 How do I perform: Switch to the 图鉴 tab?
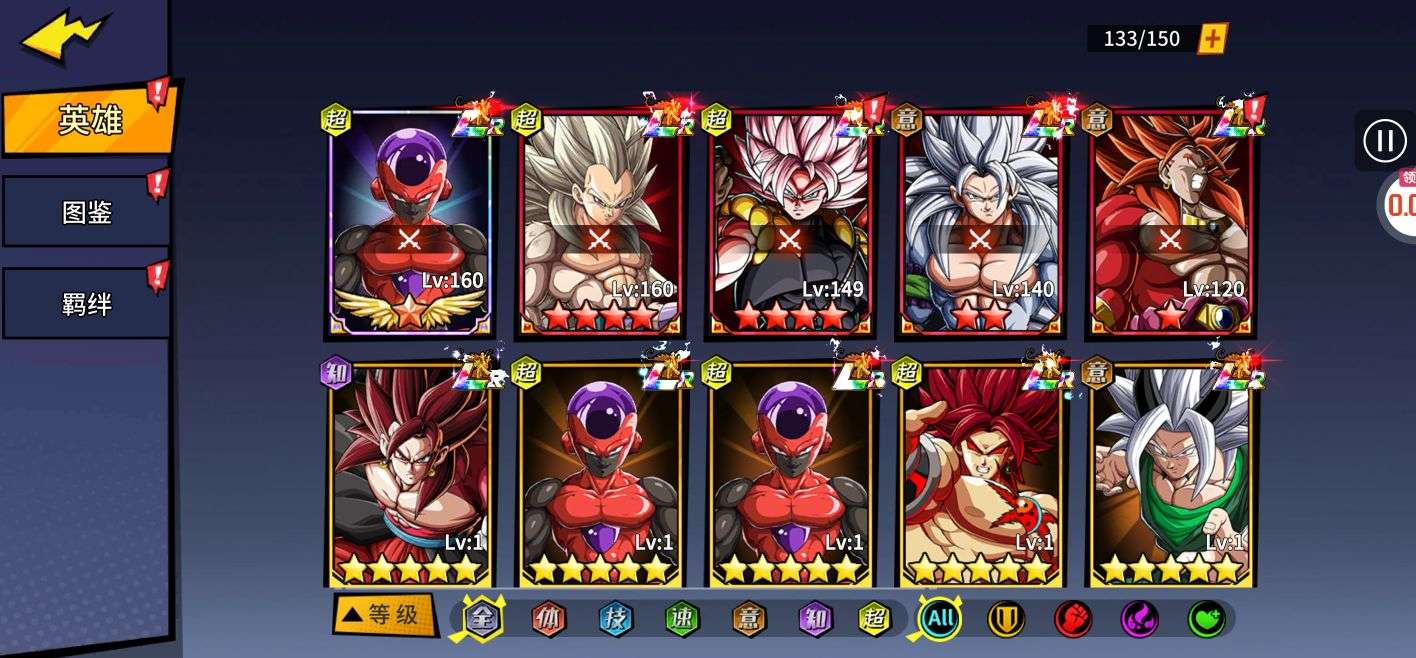(x=86, y=212)
